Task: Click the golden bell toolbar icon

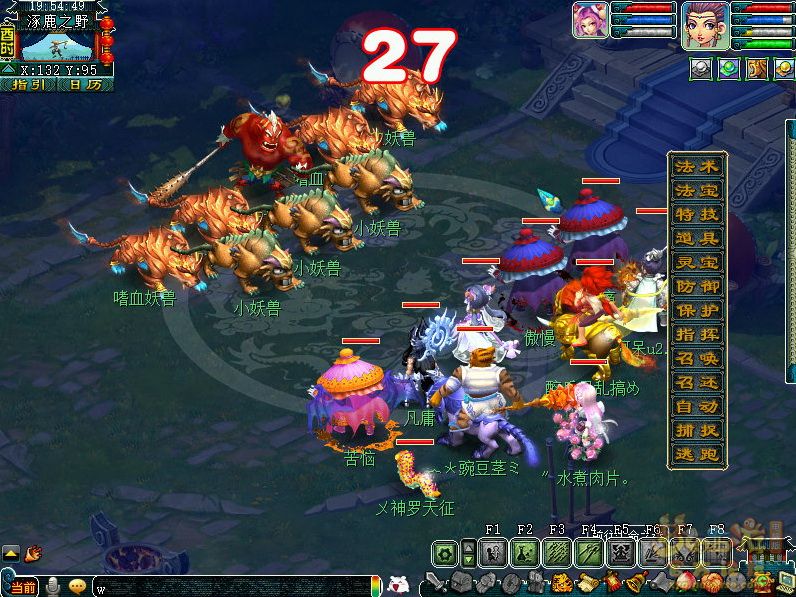Action: (x=634, y=581)
